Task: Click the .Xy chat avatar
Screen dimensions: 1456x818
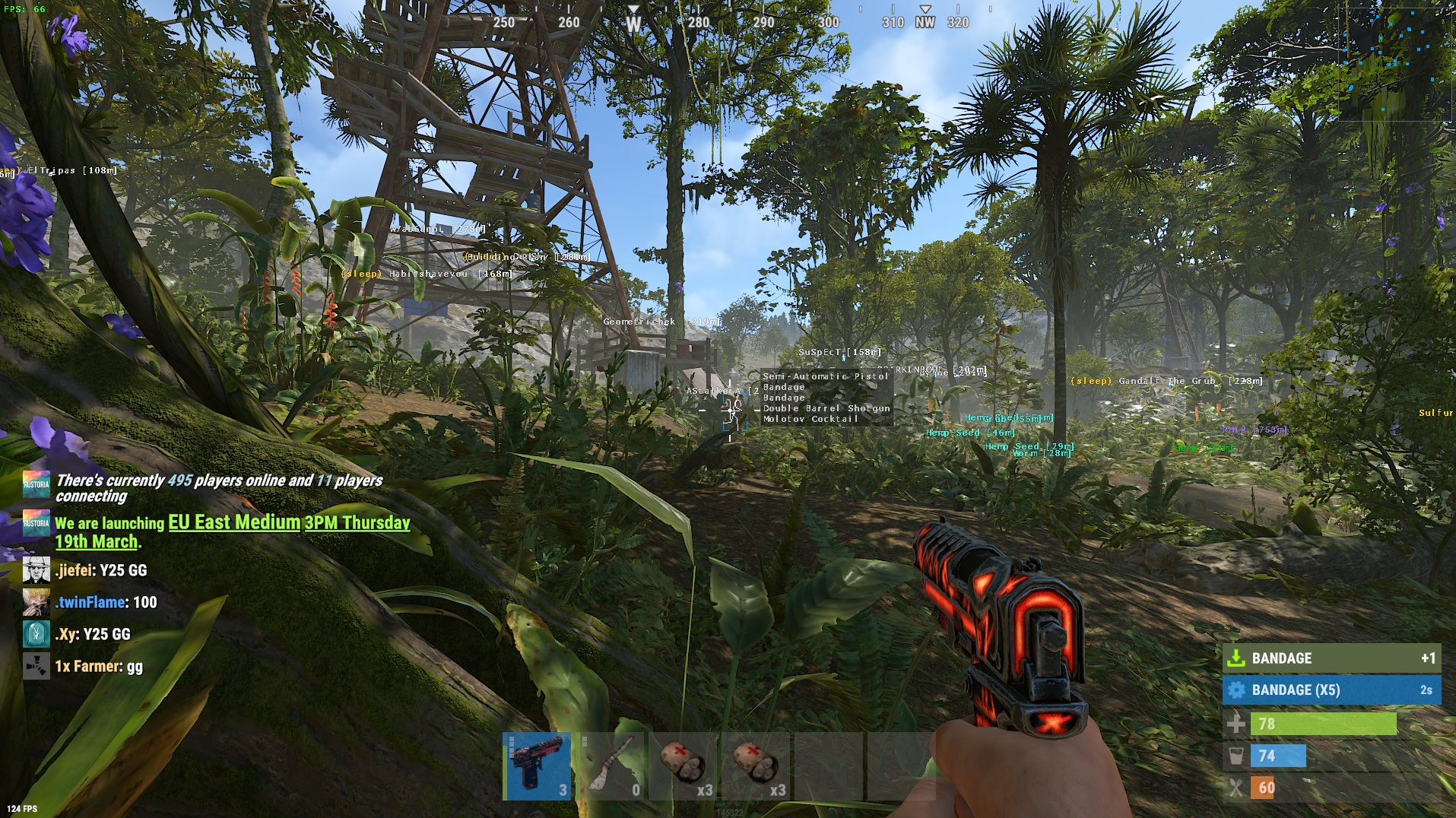Action: pos(36,634)
